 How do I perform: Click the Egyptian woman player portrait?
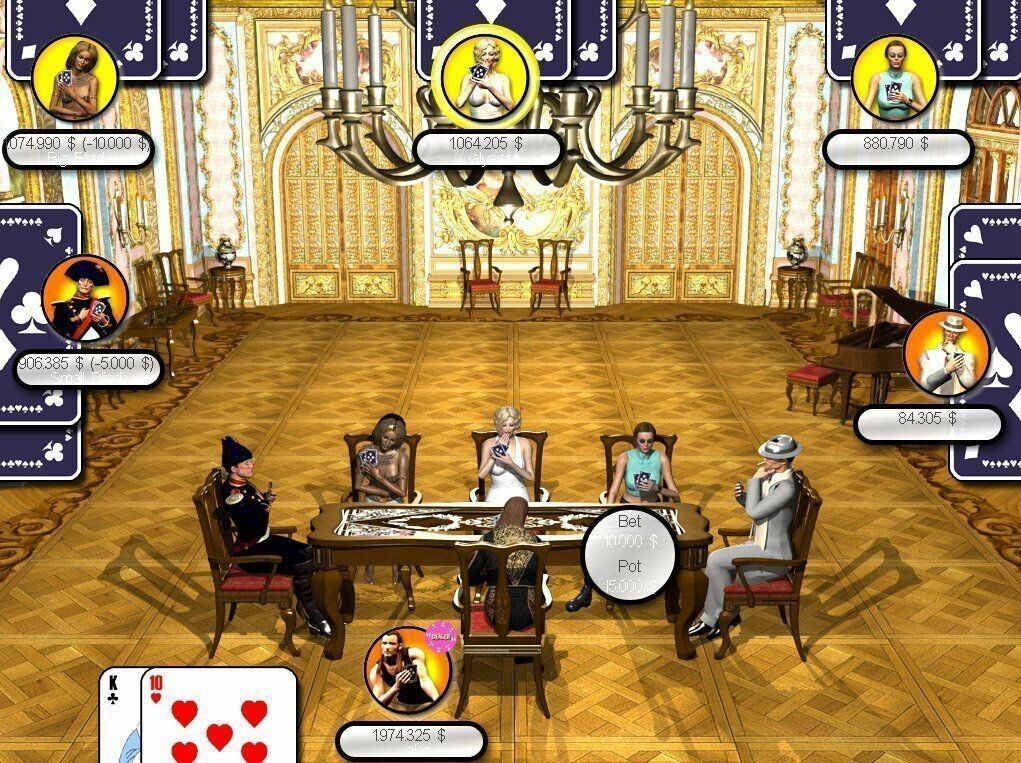click(x=74, y=78)
